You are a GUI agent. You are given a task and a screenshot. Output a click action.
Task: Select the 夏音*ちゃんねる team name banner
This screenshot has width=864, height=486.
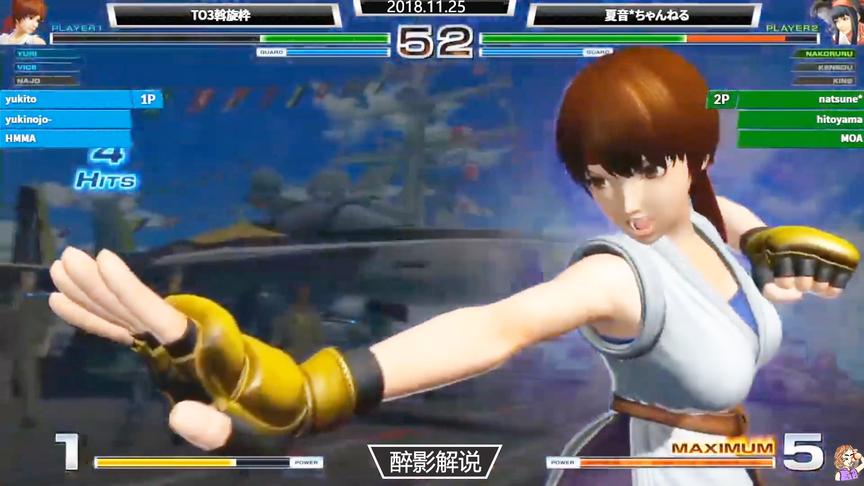643,16
